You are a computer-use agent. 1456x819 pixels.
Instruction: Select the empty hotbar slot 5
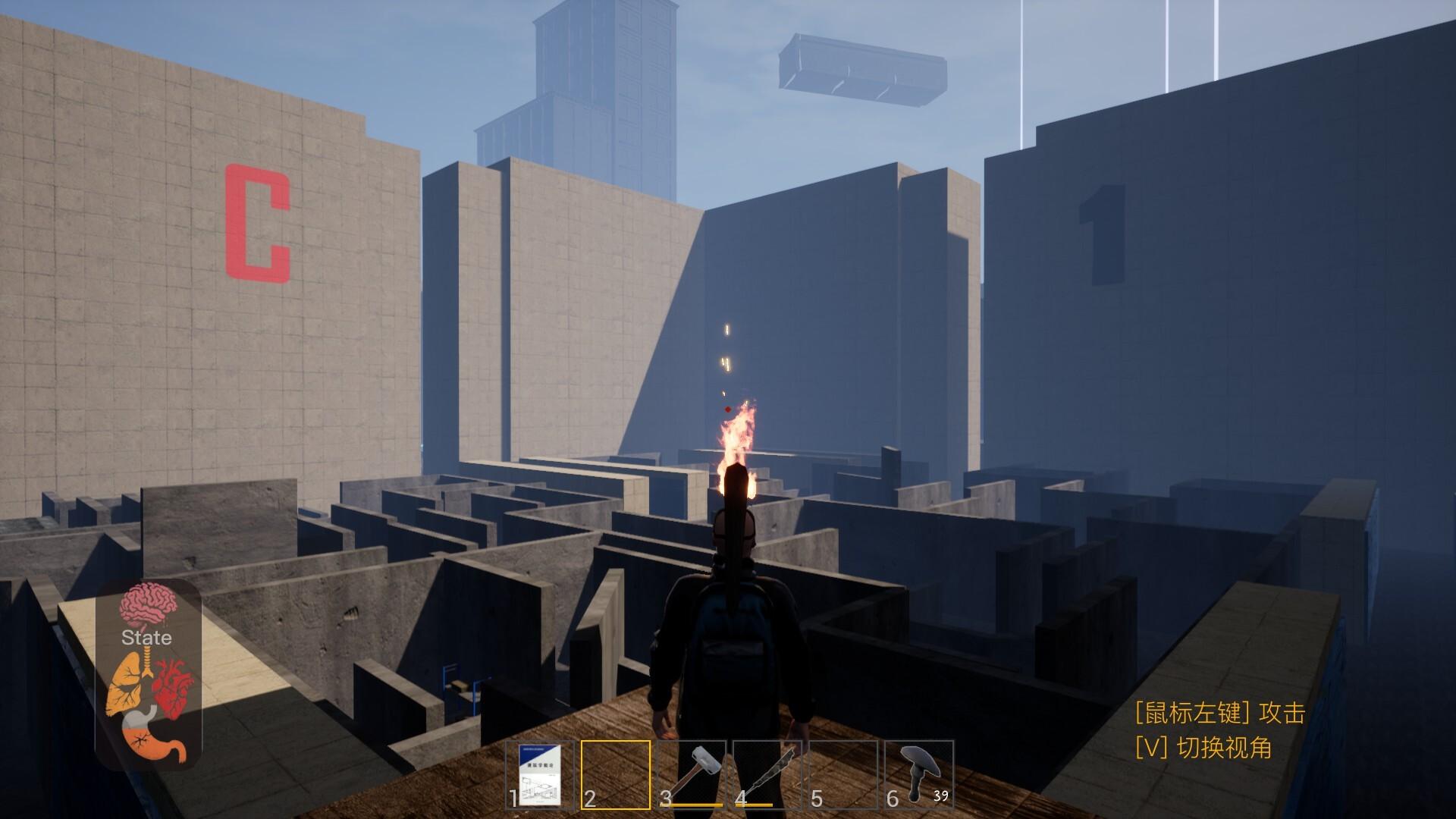[x=843, y=773]
